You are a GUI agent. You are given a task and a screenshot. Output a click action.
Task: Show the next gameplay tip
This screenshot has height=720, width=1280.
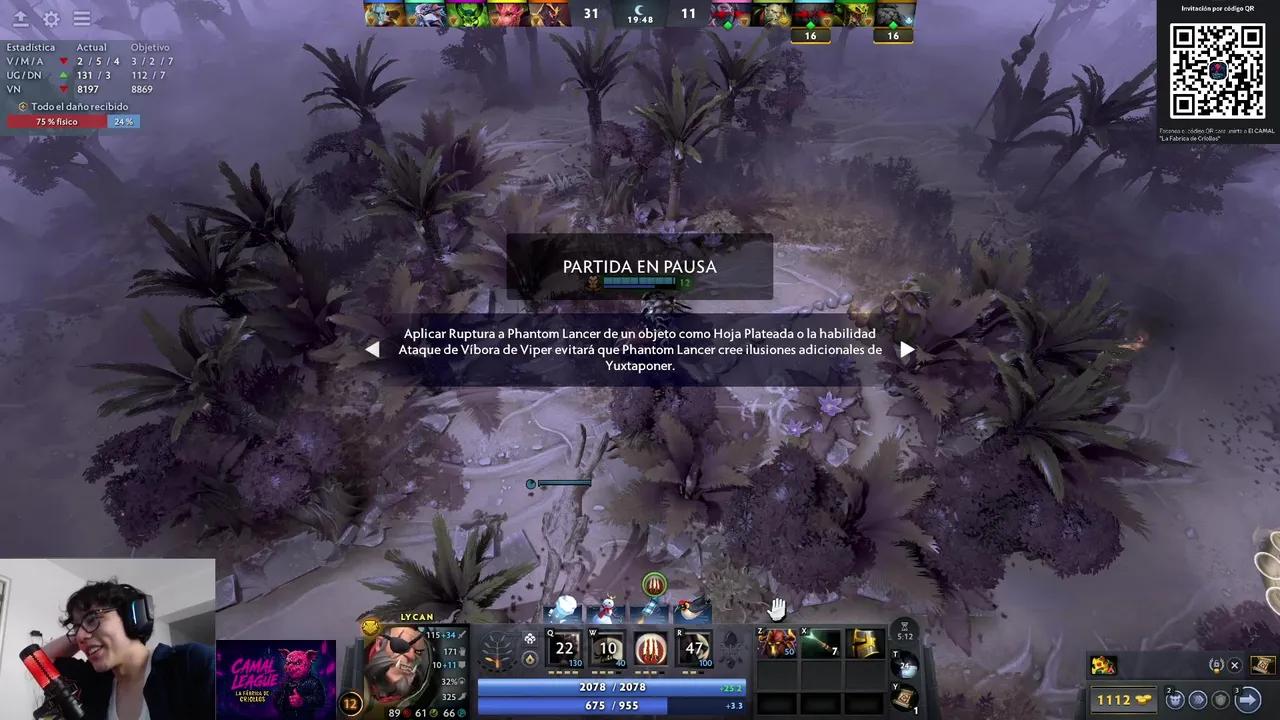coord(907,349)
